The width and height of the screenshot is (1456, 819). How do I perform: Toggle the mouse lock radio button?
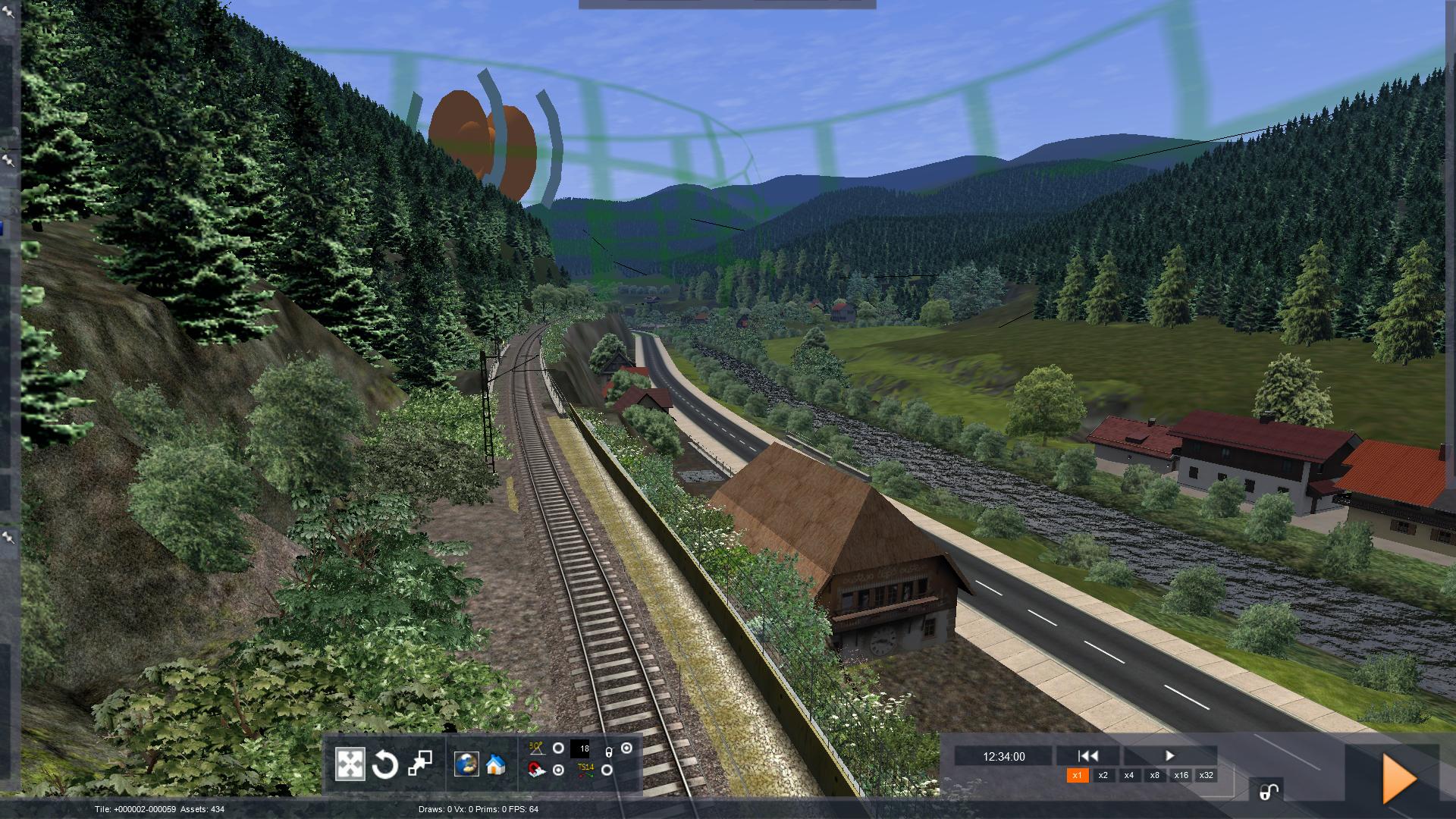click(626, 748)
